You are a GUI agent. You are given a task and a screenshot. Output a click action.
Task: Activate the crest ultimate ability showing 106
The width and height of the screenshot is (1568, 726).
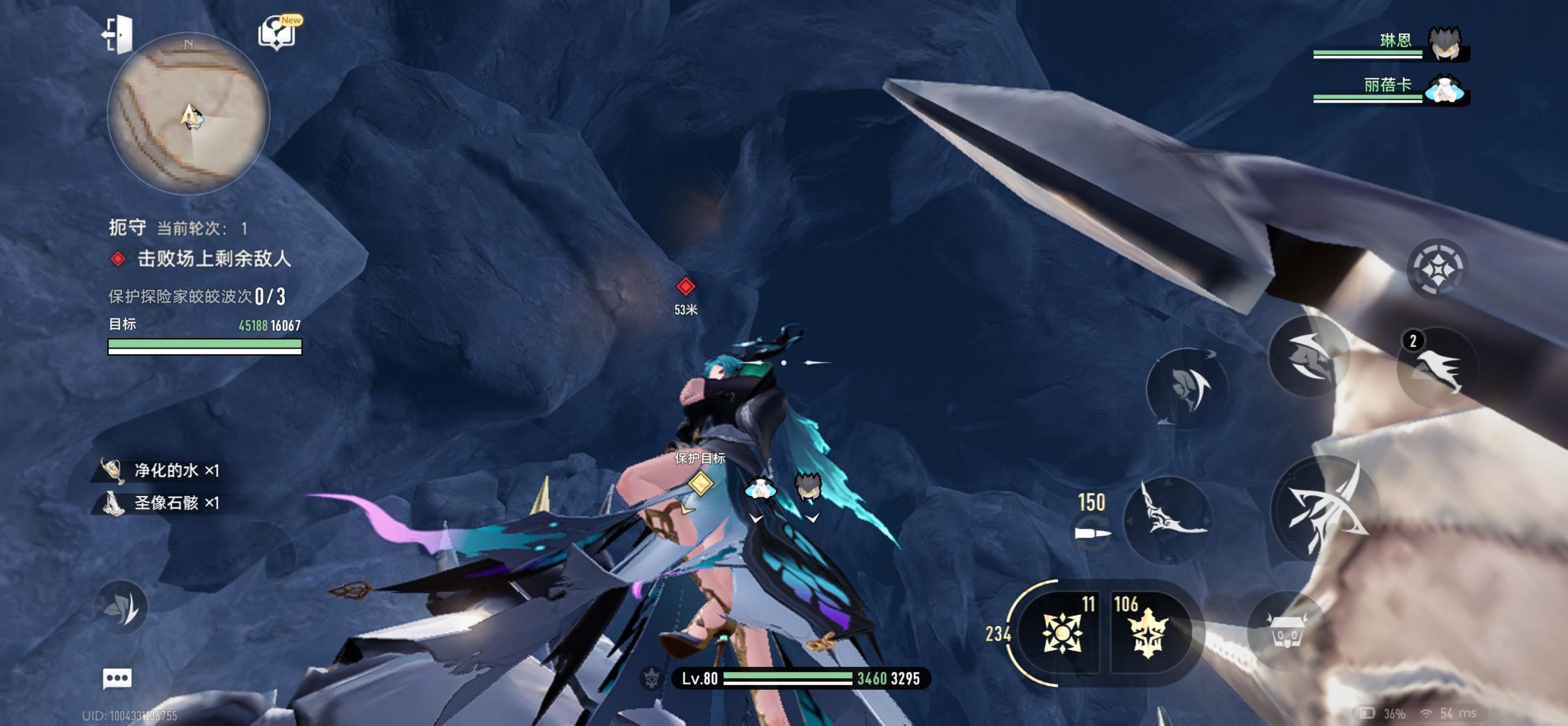(x=1147, y=633)
